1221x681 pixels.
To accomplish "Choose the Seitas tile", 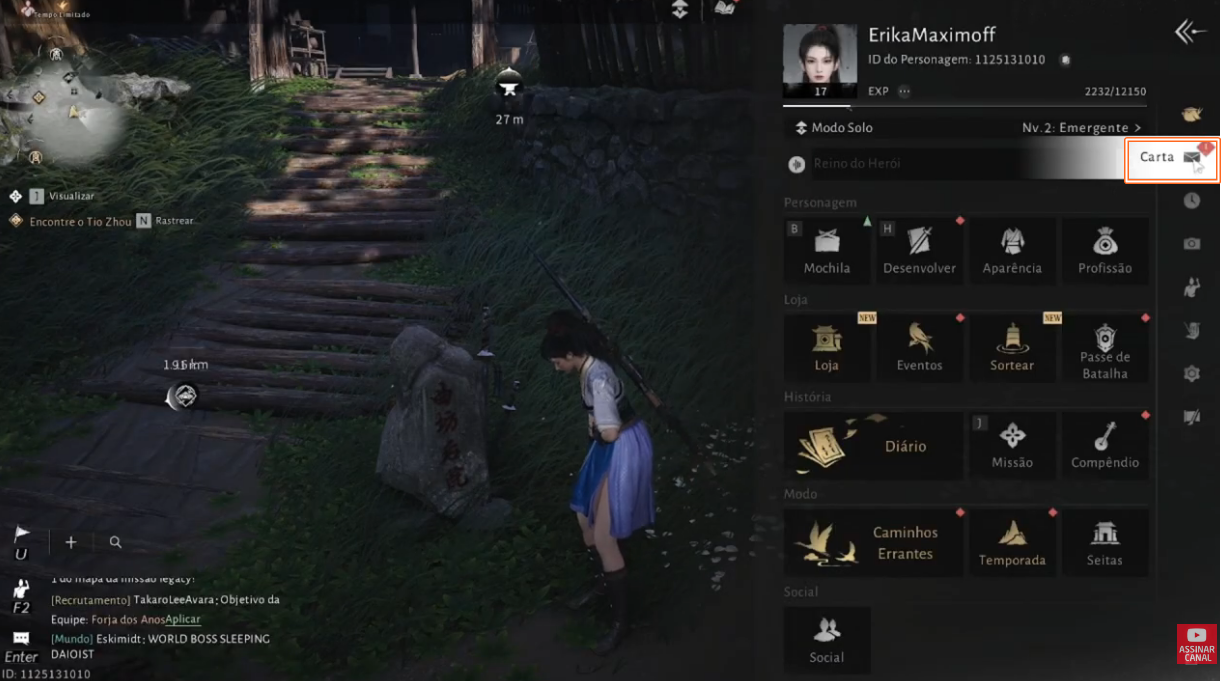I will pos(1105,543).
